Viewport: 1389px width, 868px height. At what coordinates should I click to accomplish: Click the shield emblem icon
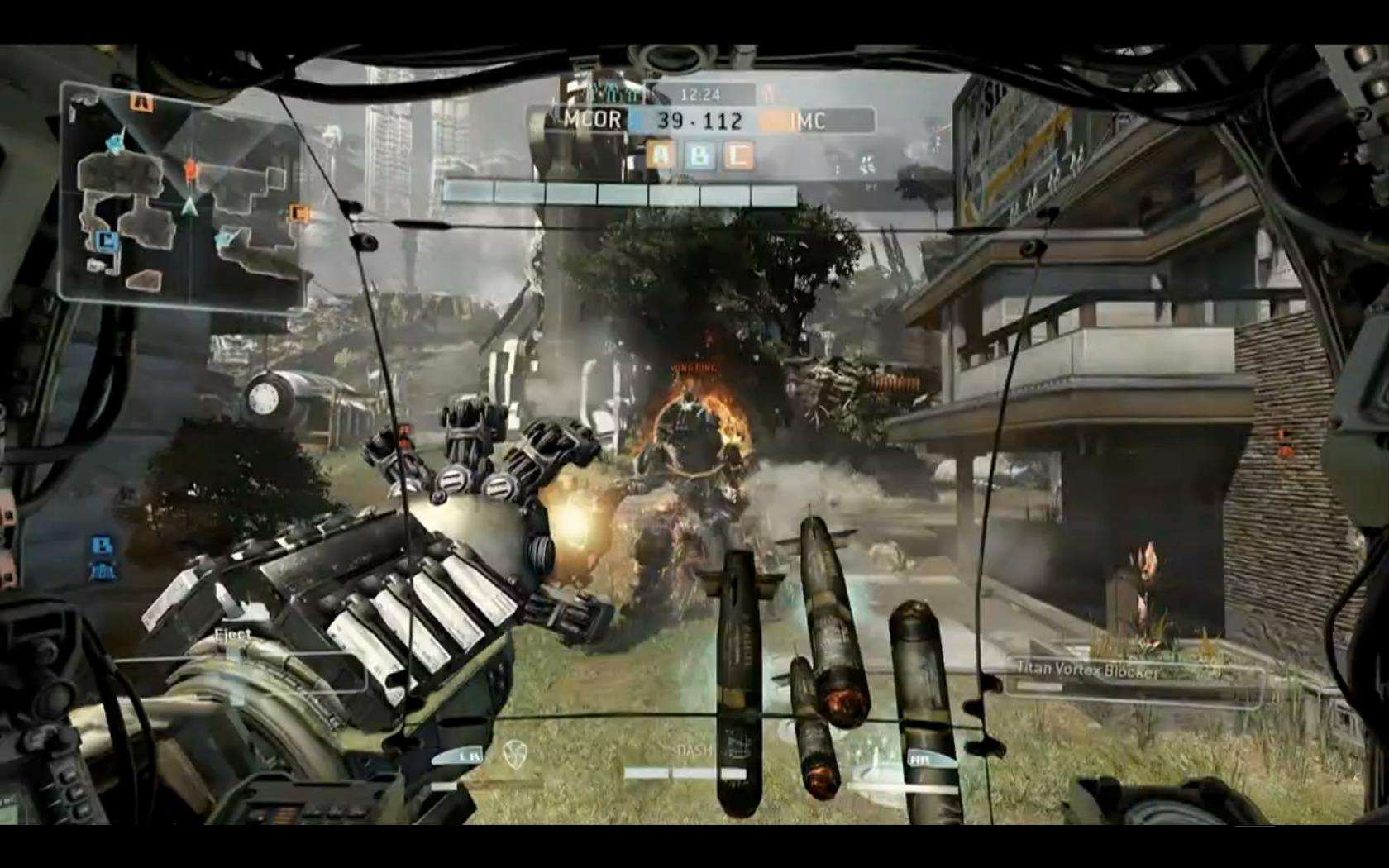pos(514,754)
